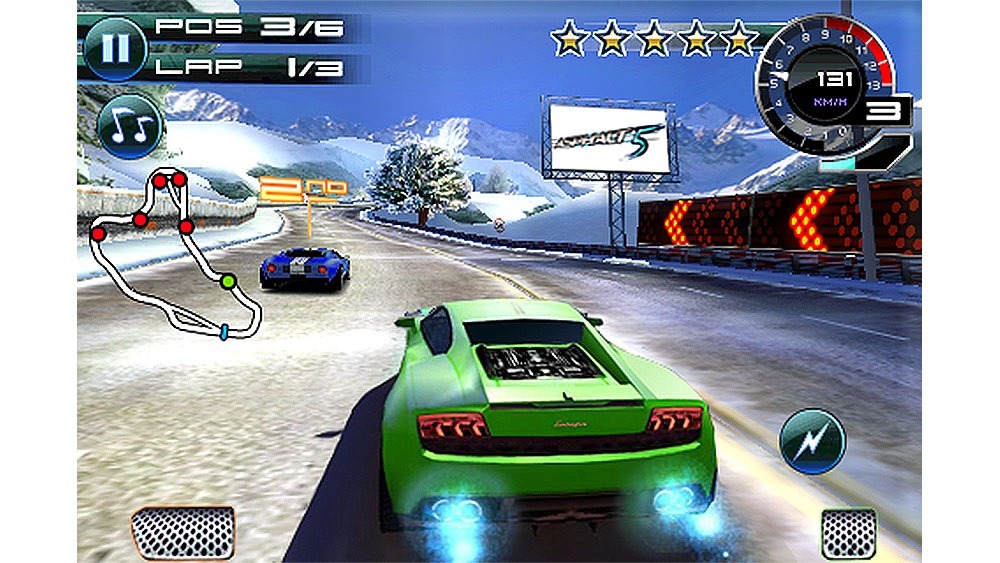
Task: Tap the right accelerator pedal
Action: coord(848,531)
